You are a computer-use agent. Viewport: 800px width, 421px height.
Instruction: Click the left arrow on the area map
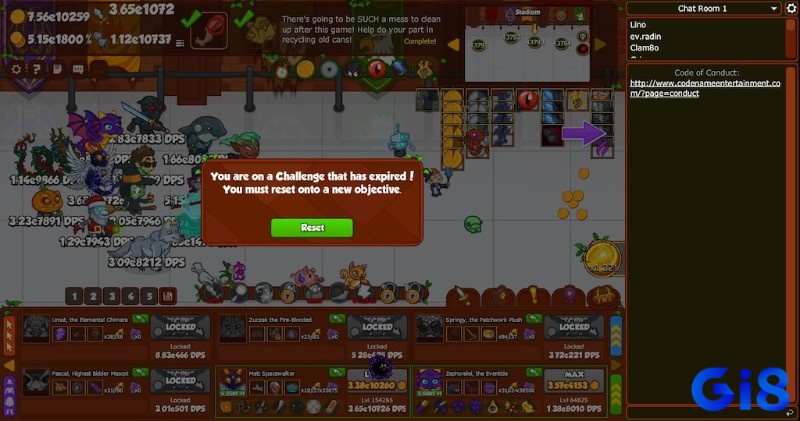tap(453, 44)
